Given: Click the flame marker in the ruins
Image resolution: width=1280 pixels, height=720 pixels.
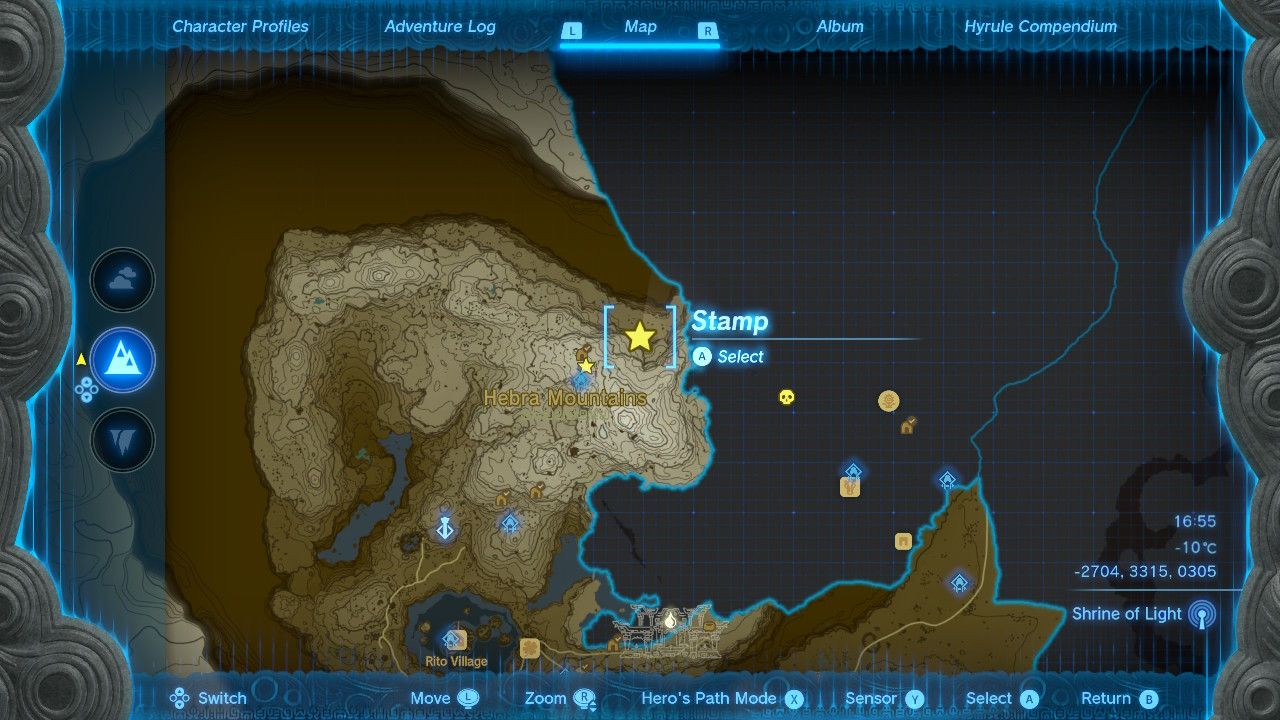Looking at the screenshot, I should 670,621.
